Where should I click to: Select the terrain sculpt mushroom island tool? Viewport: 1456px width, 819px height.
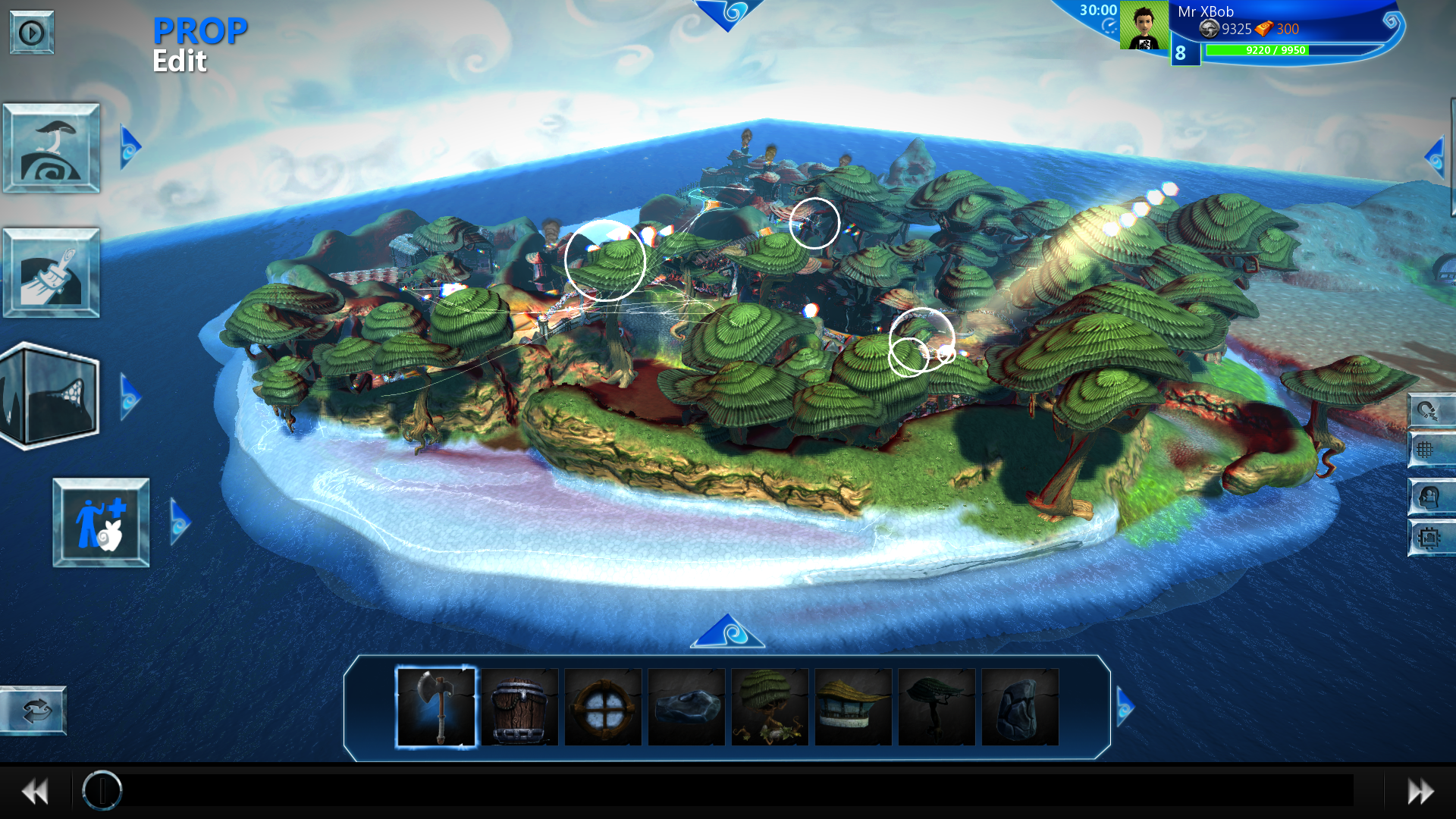point(52,148)
